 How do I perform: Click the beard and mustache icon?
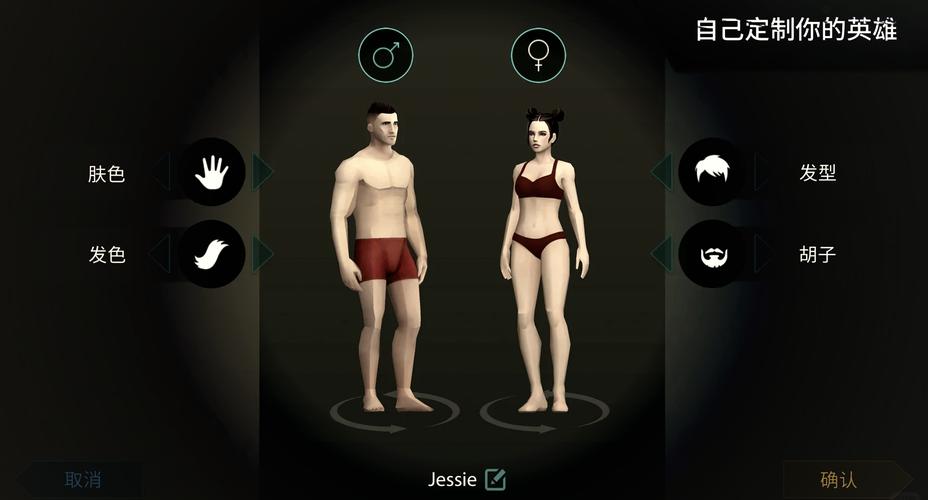pyautogui.click(x=712, y=254)
